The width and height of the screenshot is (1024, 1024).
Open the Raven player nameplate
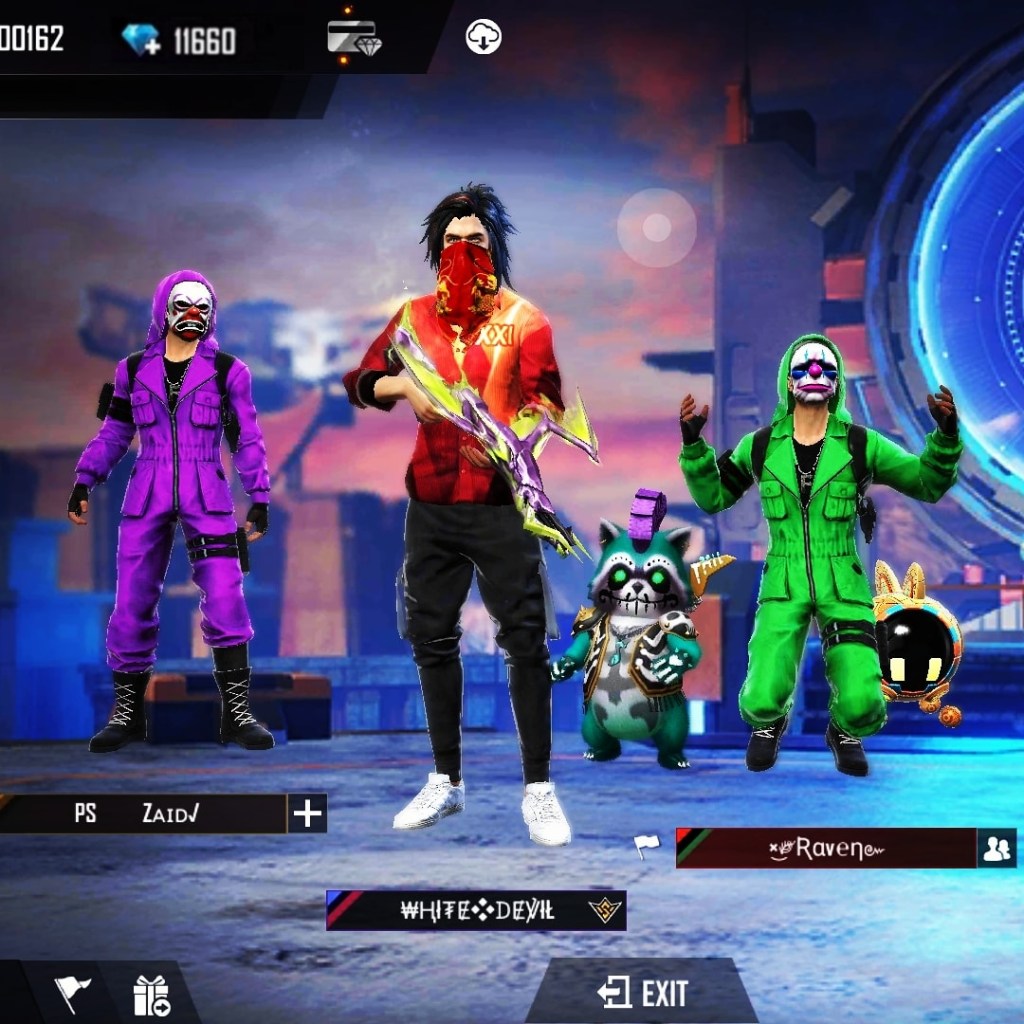[826, 849]
